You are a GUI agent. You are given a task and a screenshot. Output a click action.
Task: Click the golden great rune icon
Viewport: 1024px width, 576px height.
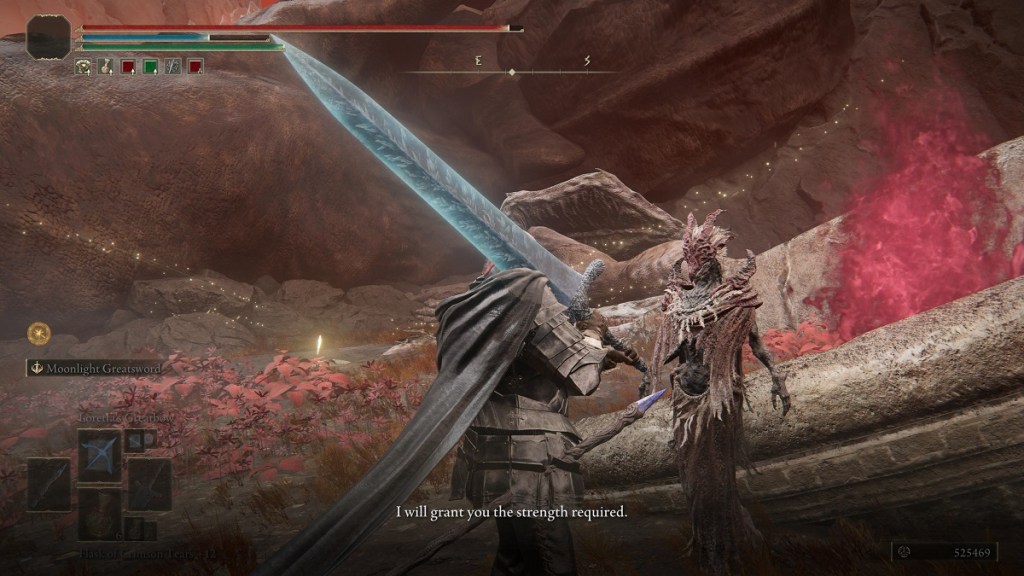tap(40, 332)
